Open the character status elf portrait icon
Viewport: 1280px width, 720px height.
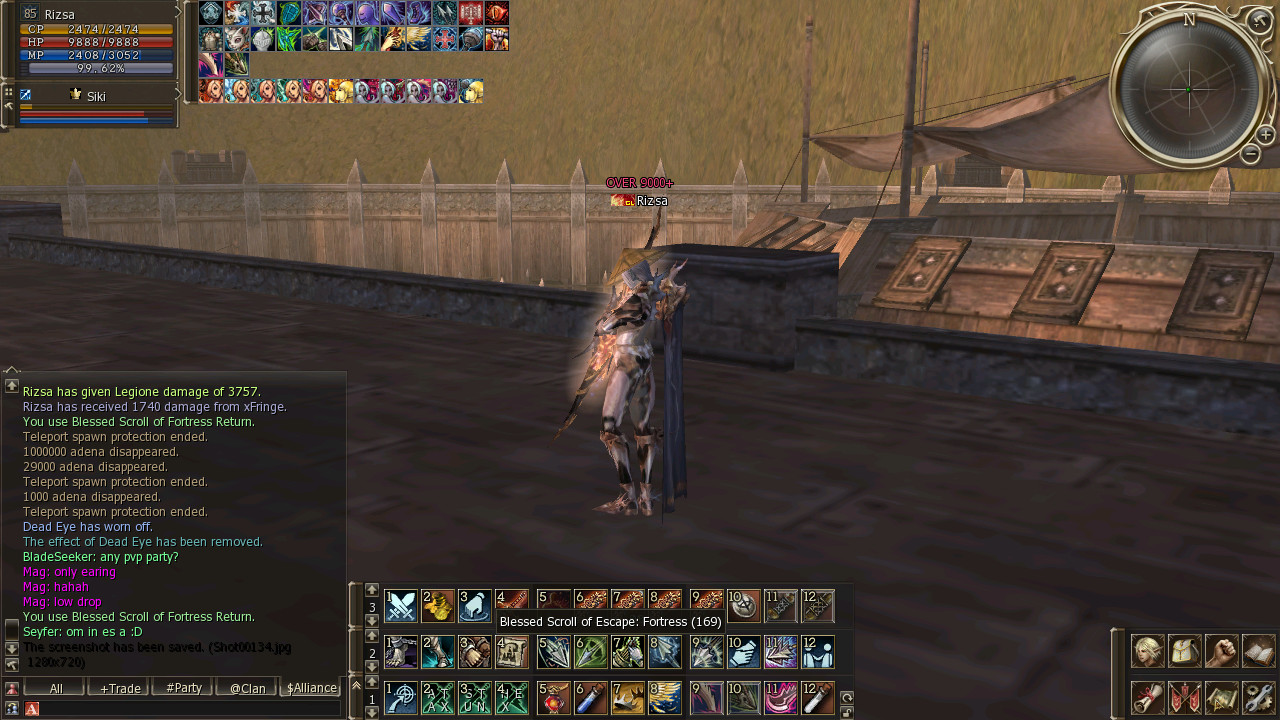[x=1147, y=651]
